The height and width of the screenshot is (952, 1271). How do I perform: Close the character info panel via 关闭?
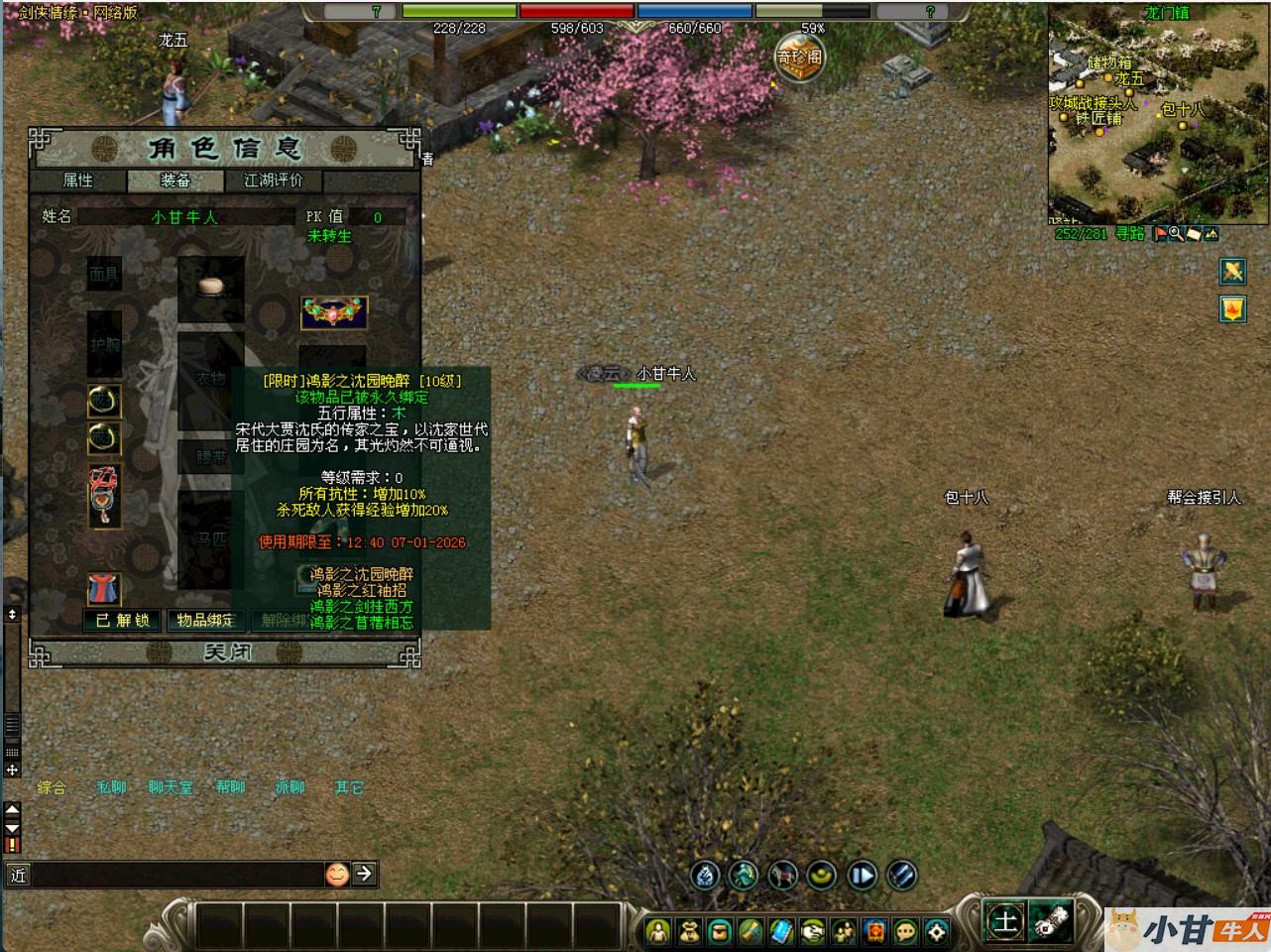pyautogui.click(x=227, y=652)
